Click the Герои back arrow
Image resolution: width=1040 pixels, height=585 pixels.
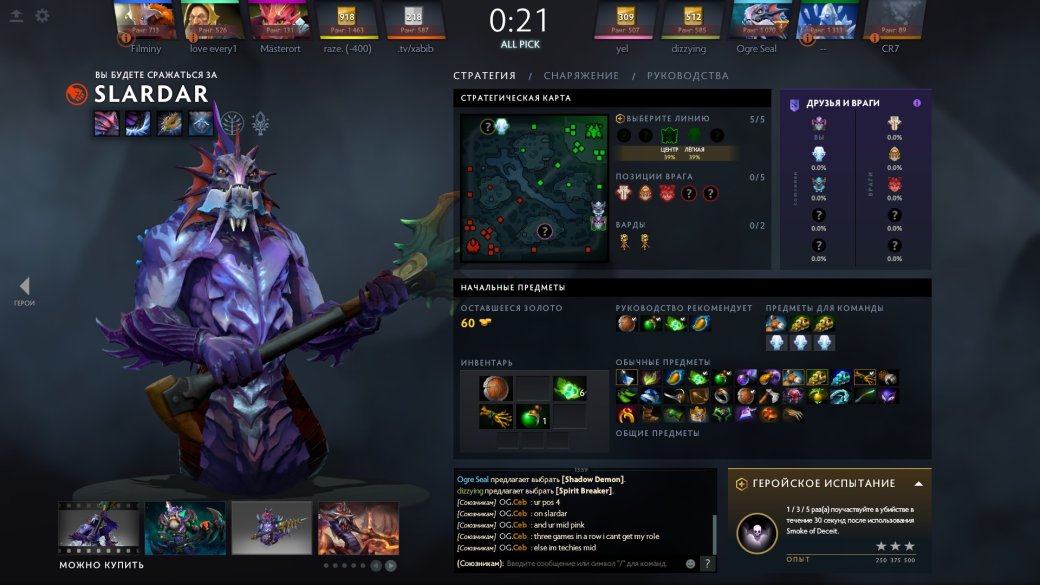24,287
